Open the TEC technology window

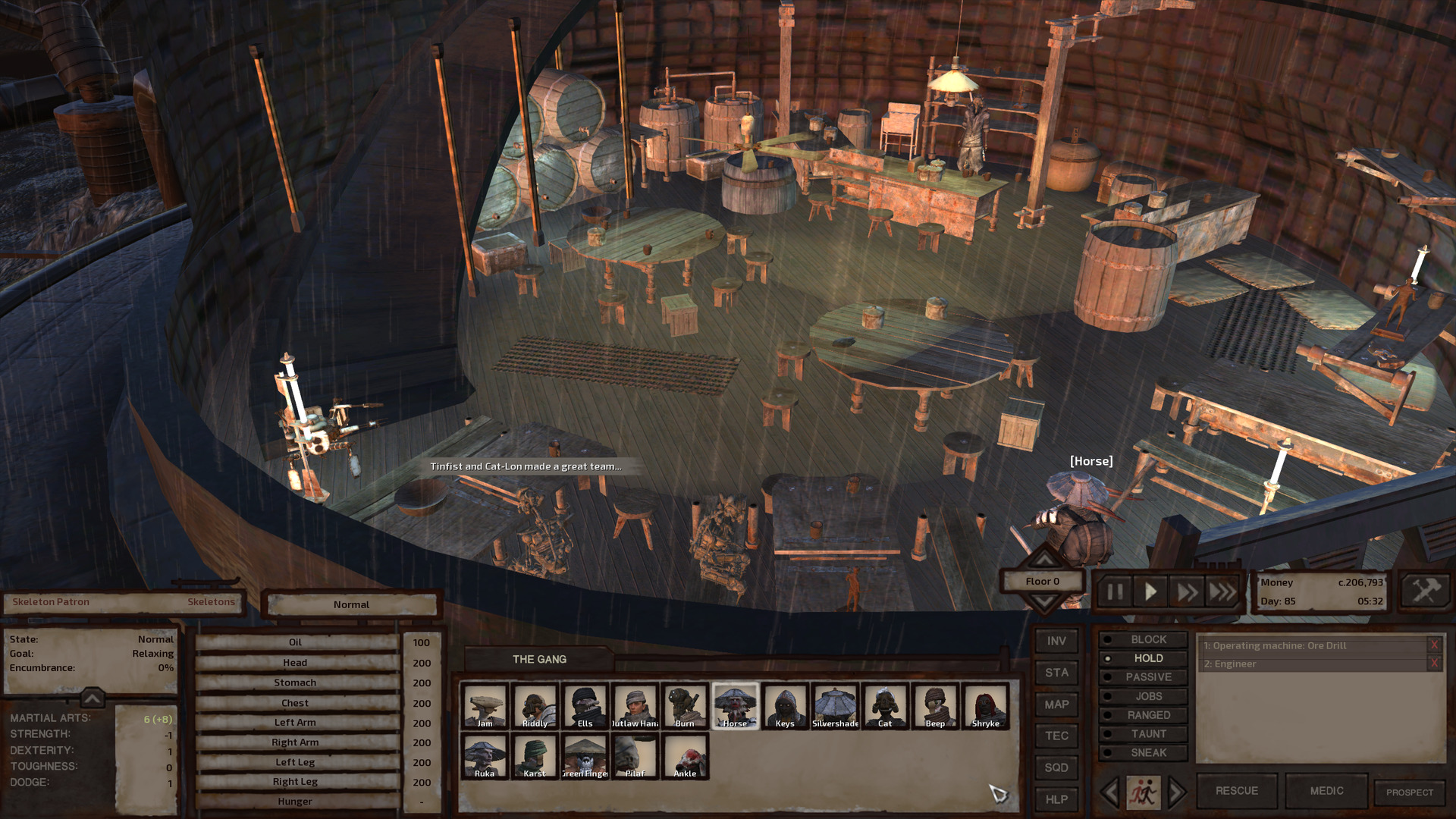[1056, 736]
